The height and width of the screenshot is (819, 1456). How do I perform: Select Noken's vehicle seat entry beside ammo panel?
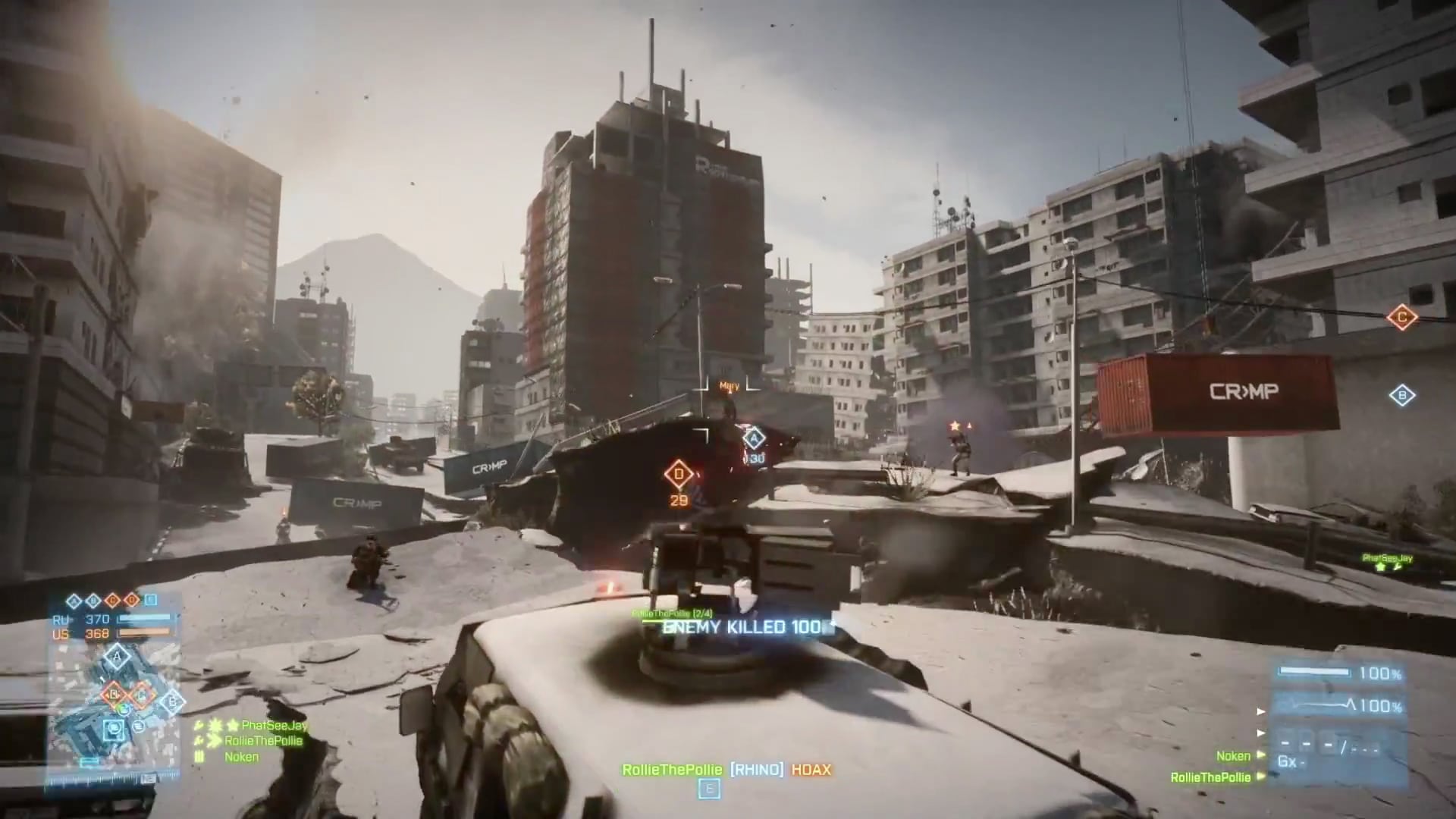(x=1233, y=756)
